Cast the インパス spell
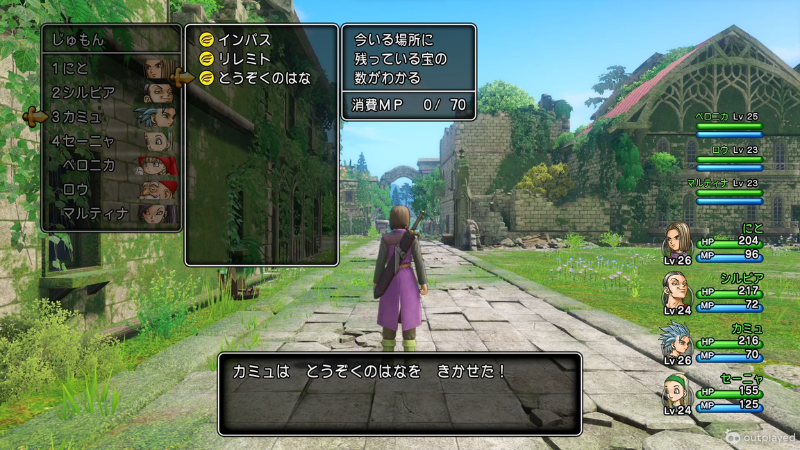The height and width of the screenshot is (450, 800). [x=244, y=40]
